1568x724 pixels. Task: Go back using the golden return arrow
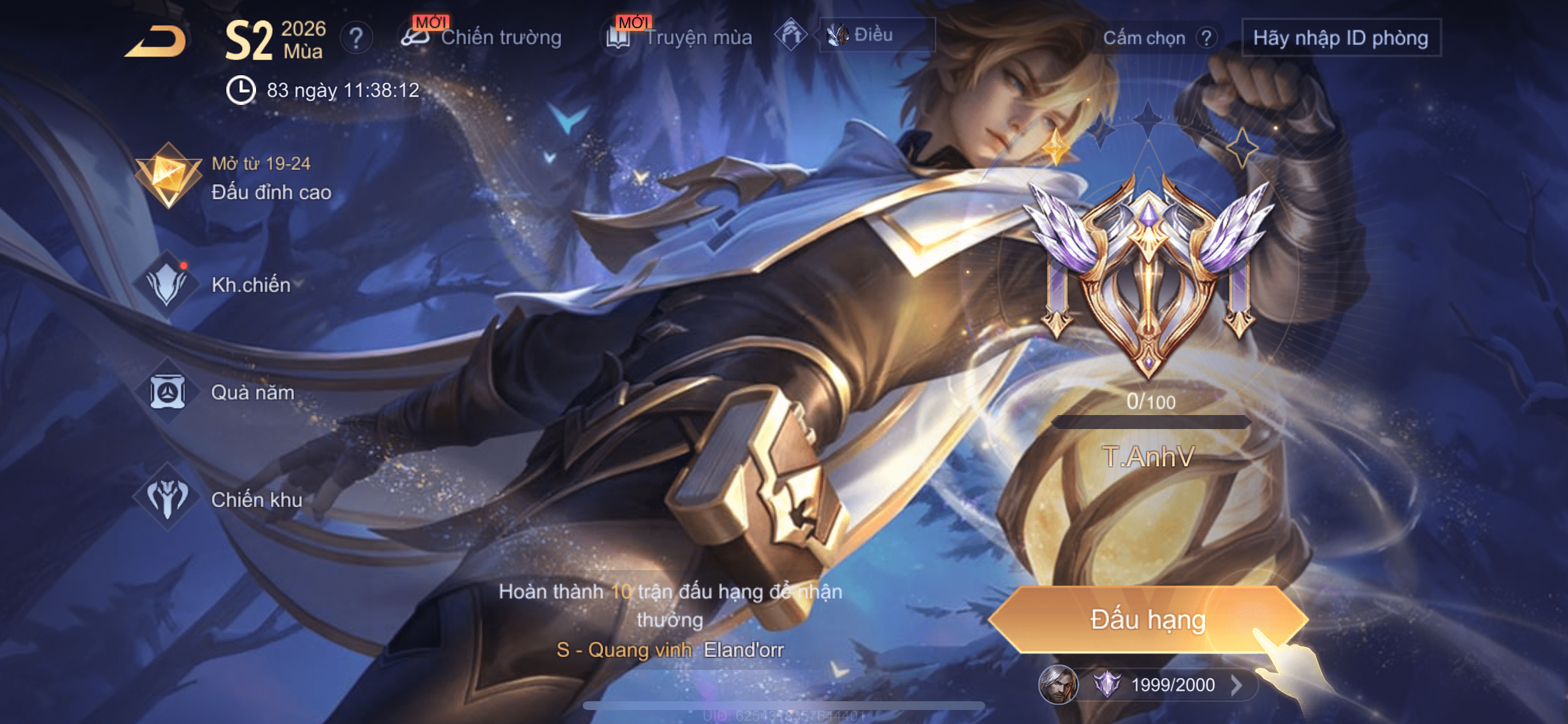[156, 41]
